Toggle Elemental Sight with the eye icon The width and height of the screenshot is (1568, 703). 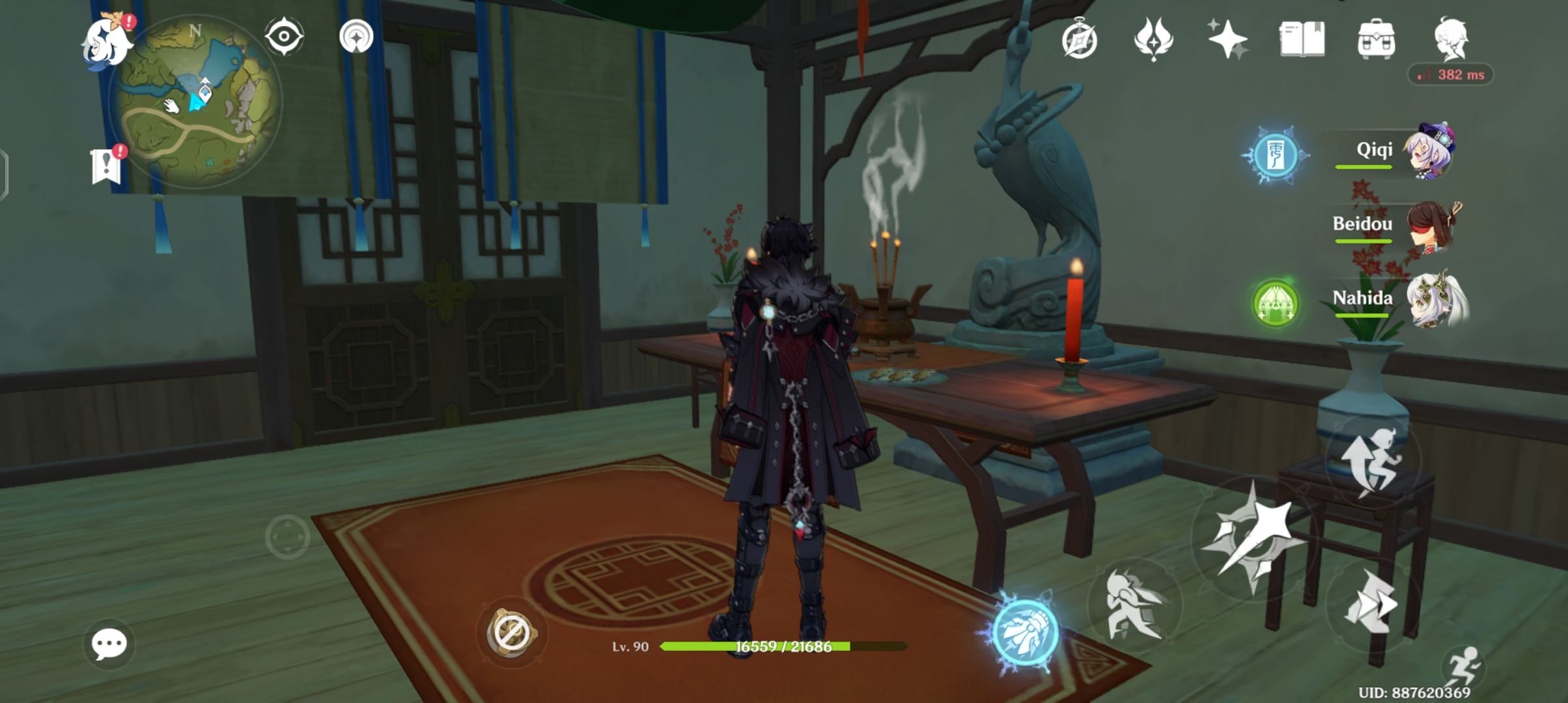click(283, 36)
